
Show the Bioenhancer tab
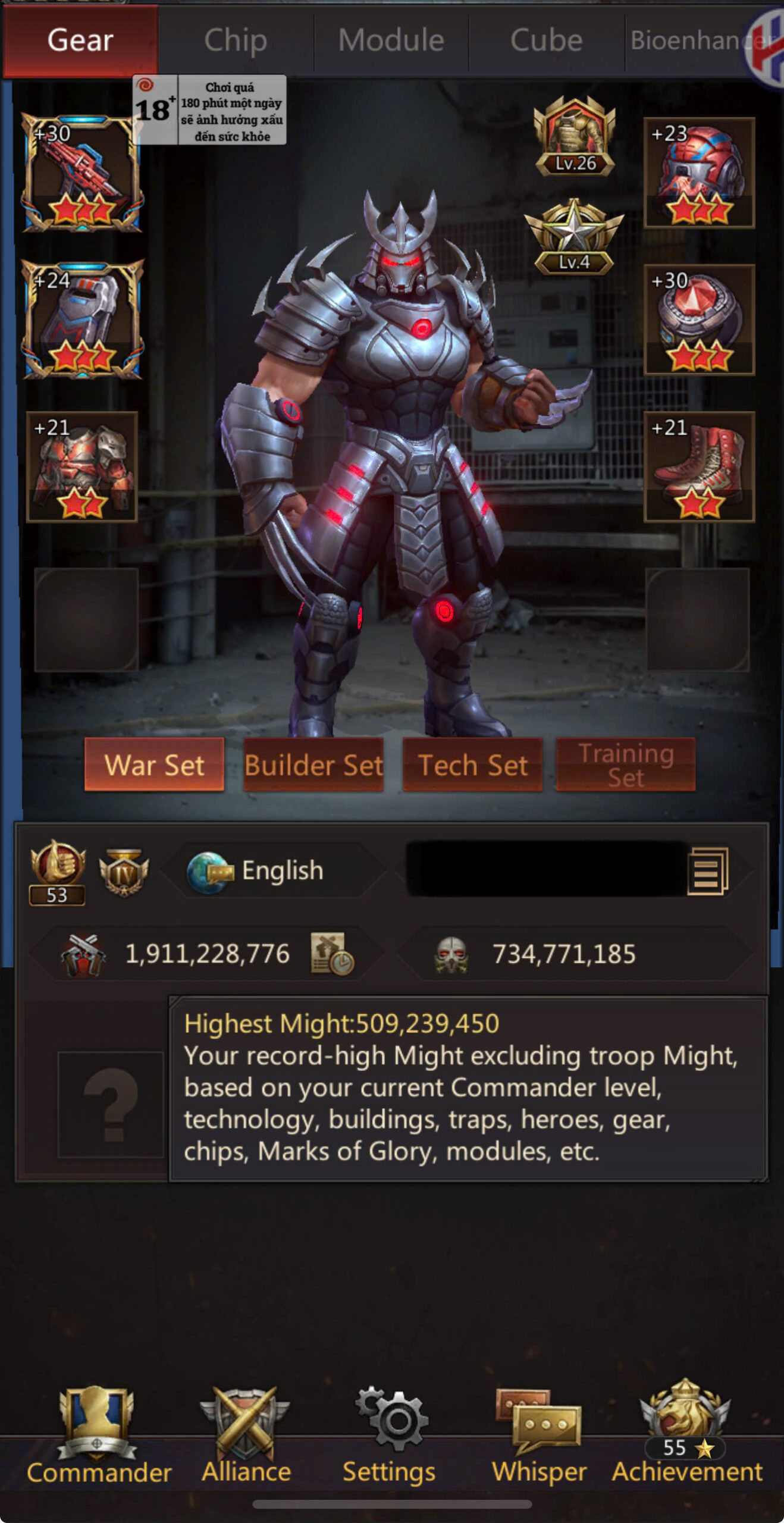tap(690, 40)
